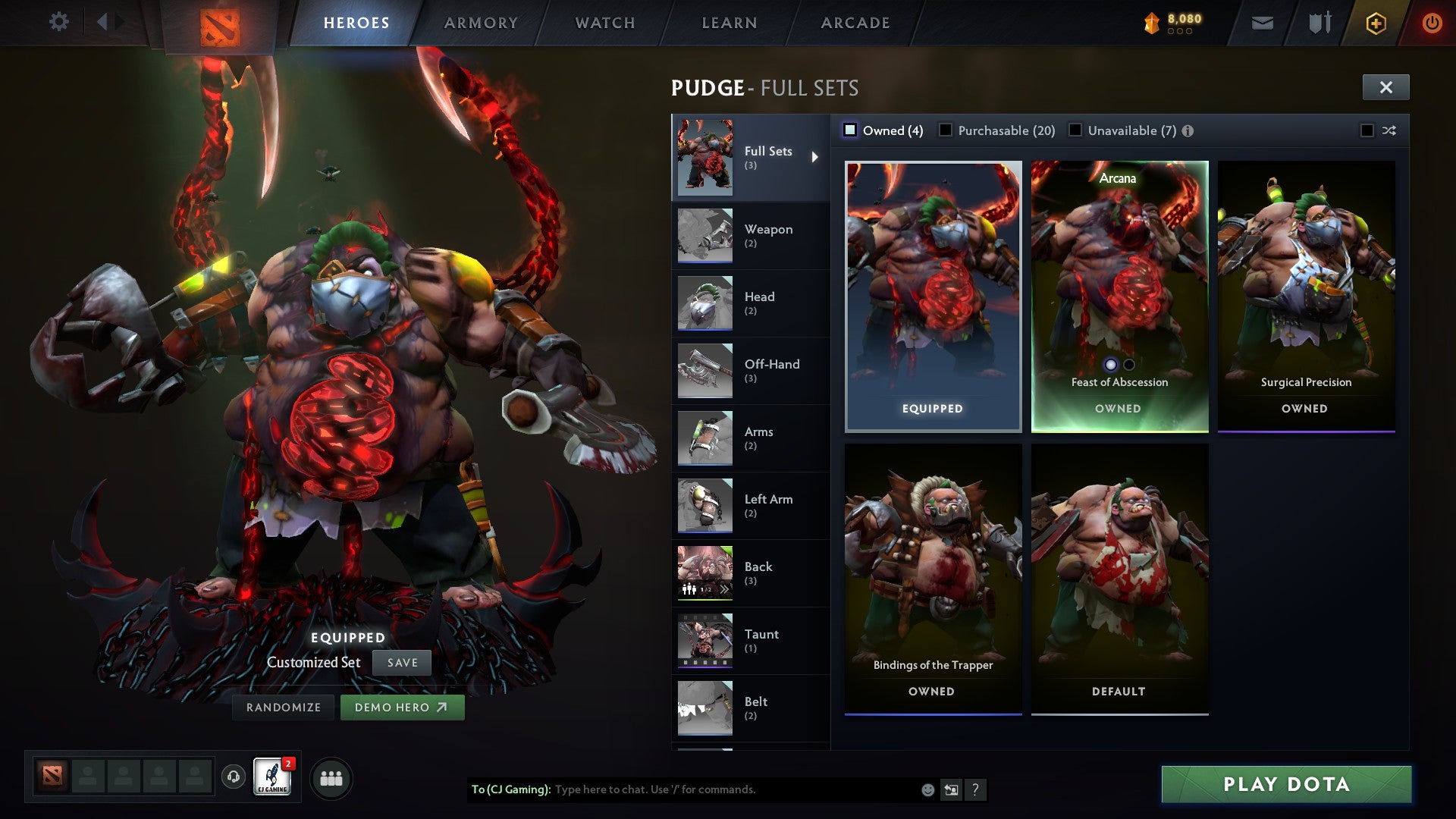Image resolution: width=1456 pixels, height=819 pixels.
Task: Check the Purchasable (20) filter
Action: coord(945,130)
